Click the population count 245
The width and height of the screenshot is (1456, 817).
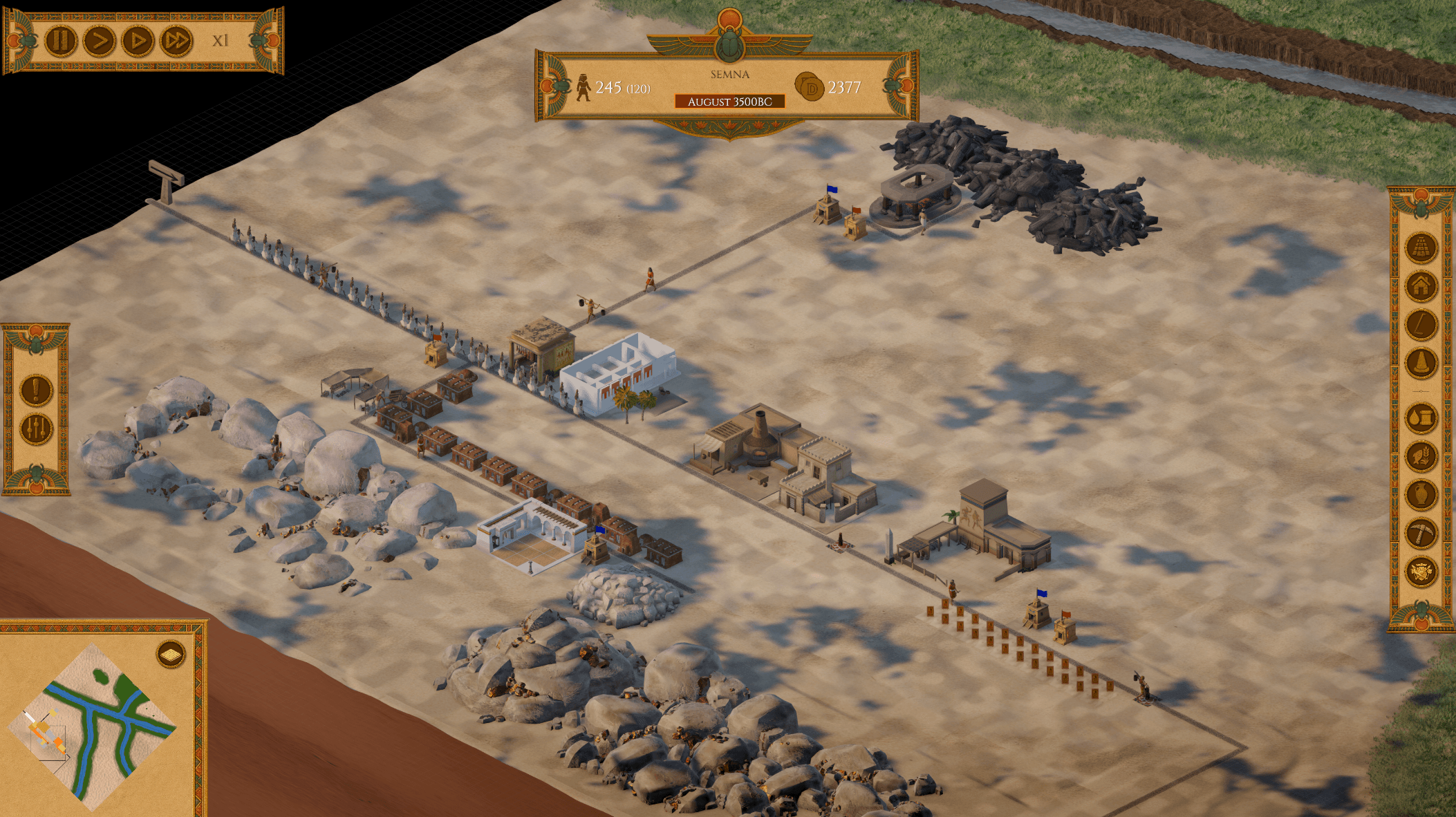(608, 86)
